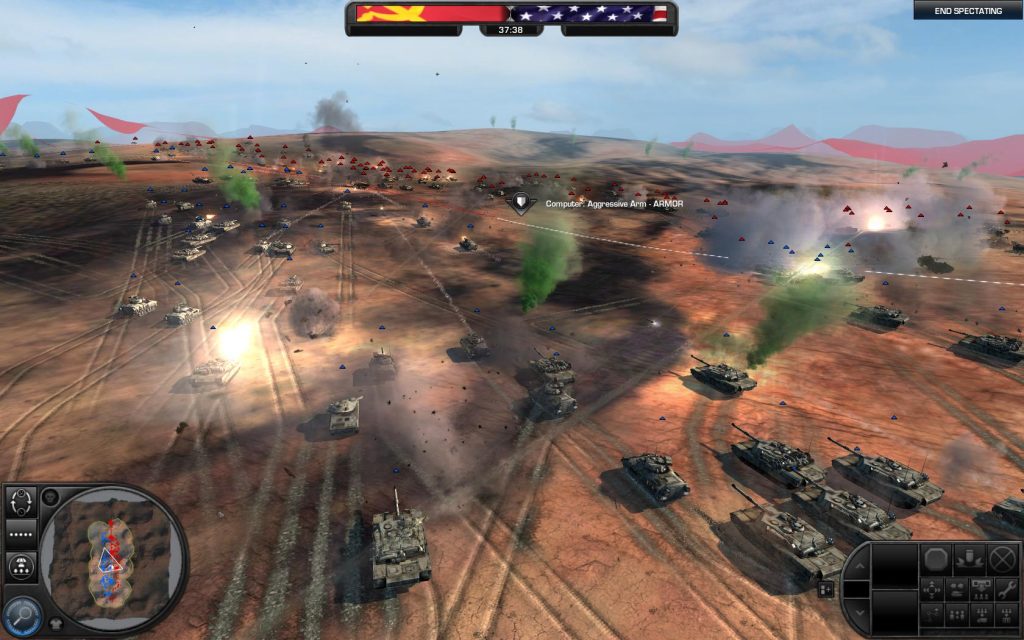Activate the octagon stop command
Viewport: 1024px width, 640px height.
935,558
